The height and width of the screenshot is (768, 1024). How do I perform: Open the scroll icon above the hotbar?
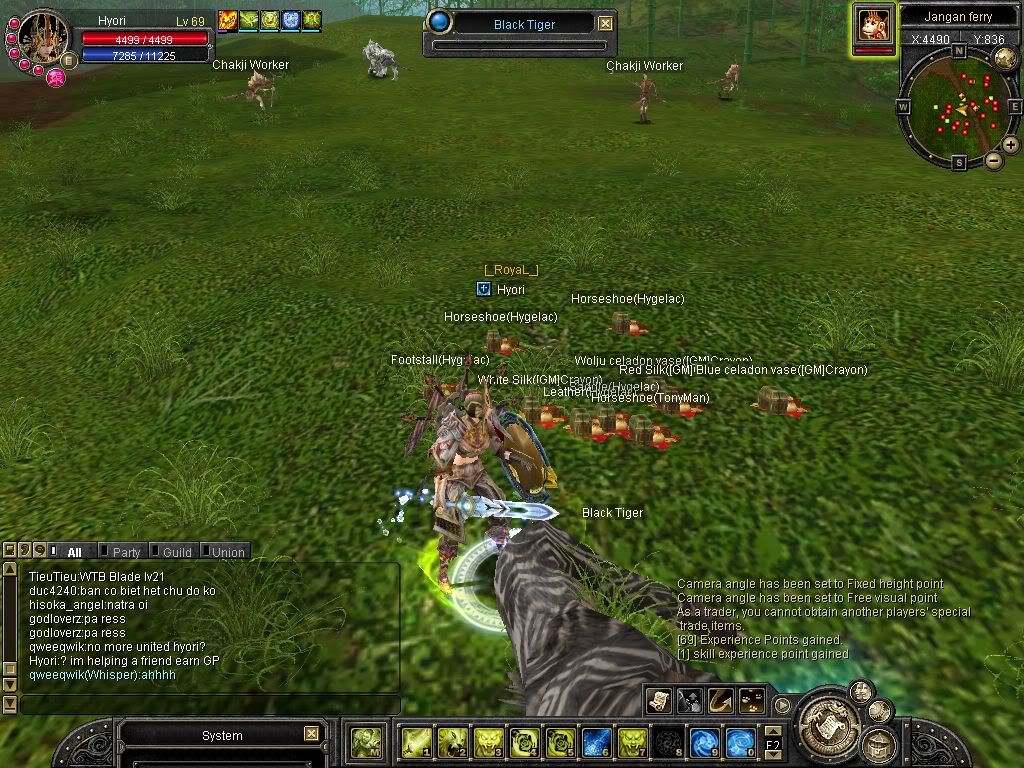point(658,700)
